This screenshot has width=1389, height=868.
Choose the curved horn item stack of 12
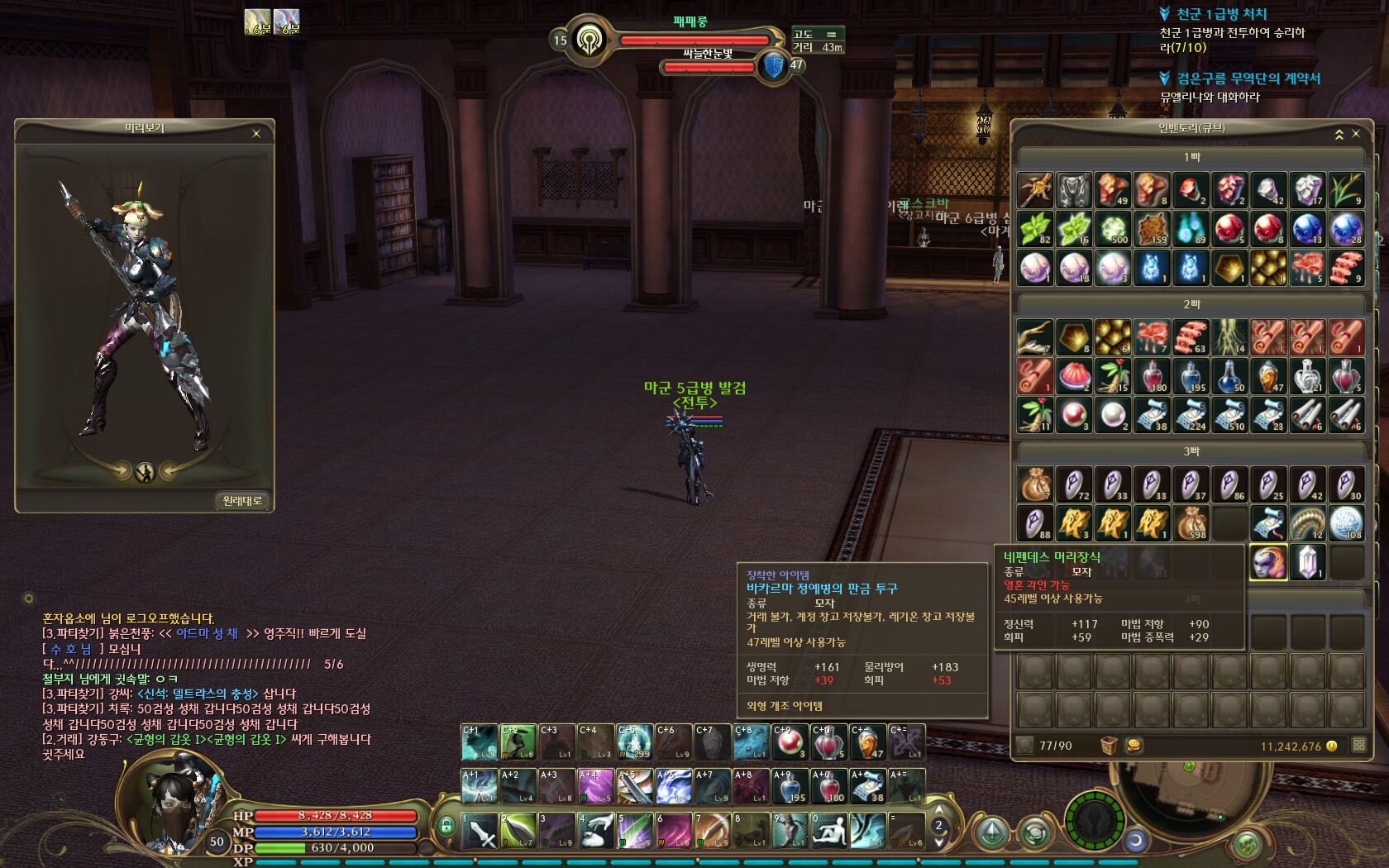[1307, 523]
